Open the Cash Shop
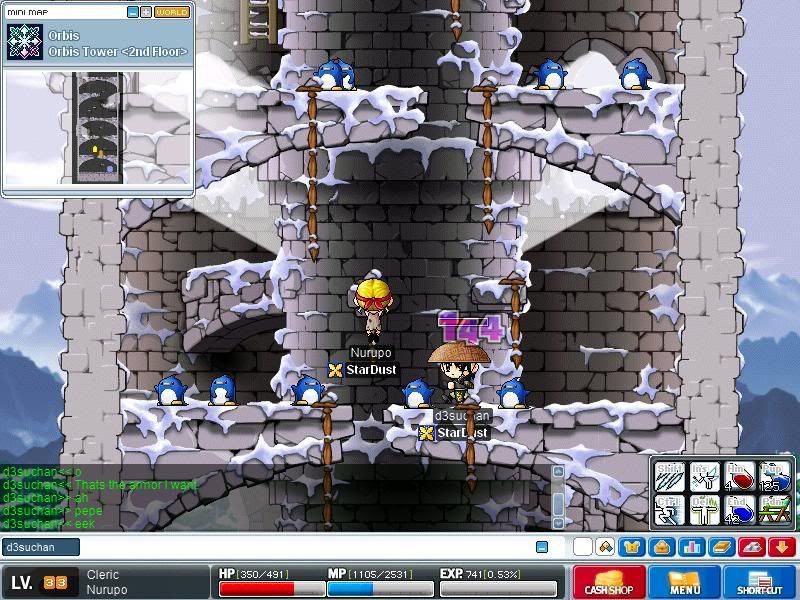Image resolution: width=800 pixels, height=600 pixels. click(608, 582)
